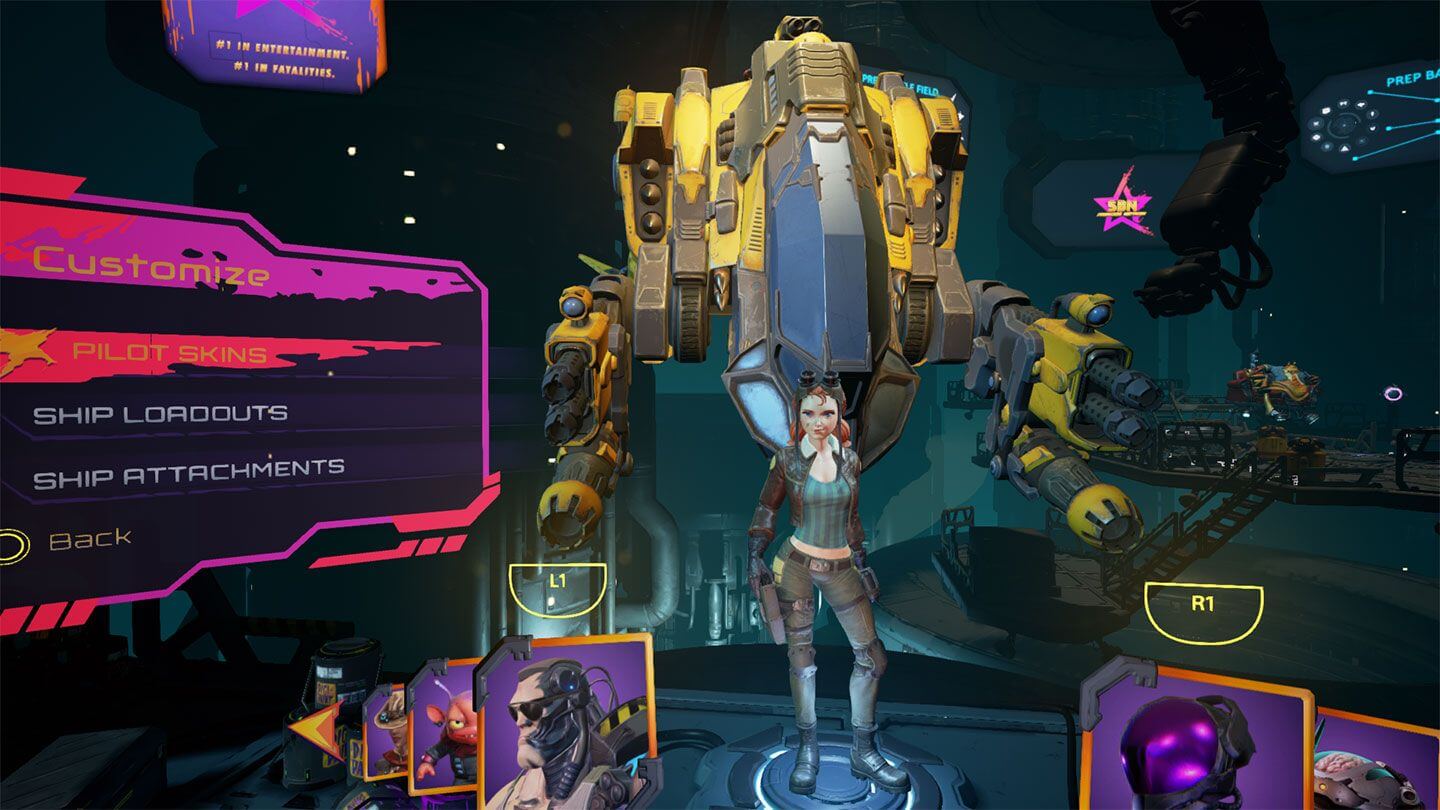Screen dimensions: 1440x810
Task: Click the pilot standing on the glowing pedestal
Action: [820, 560]
